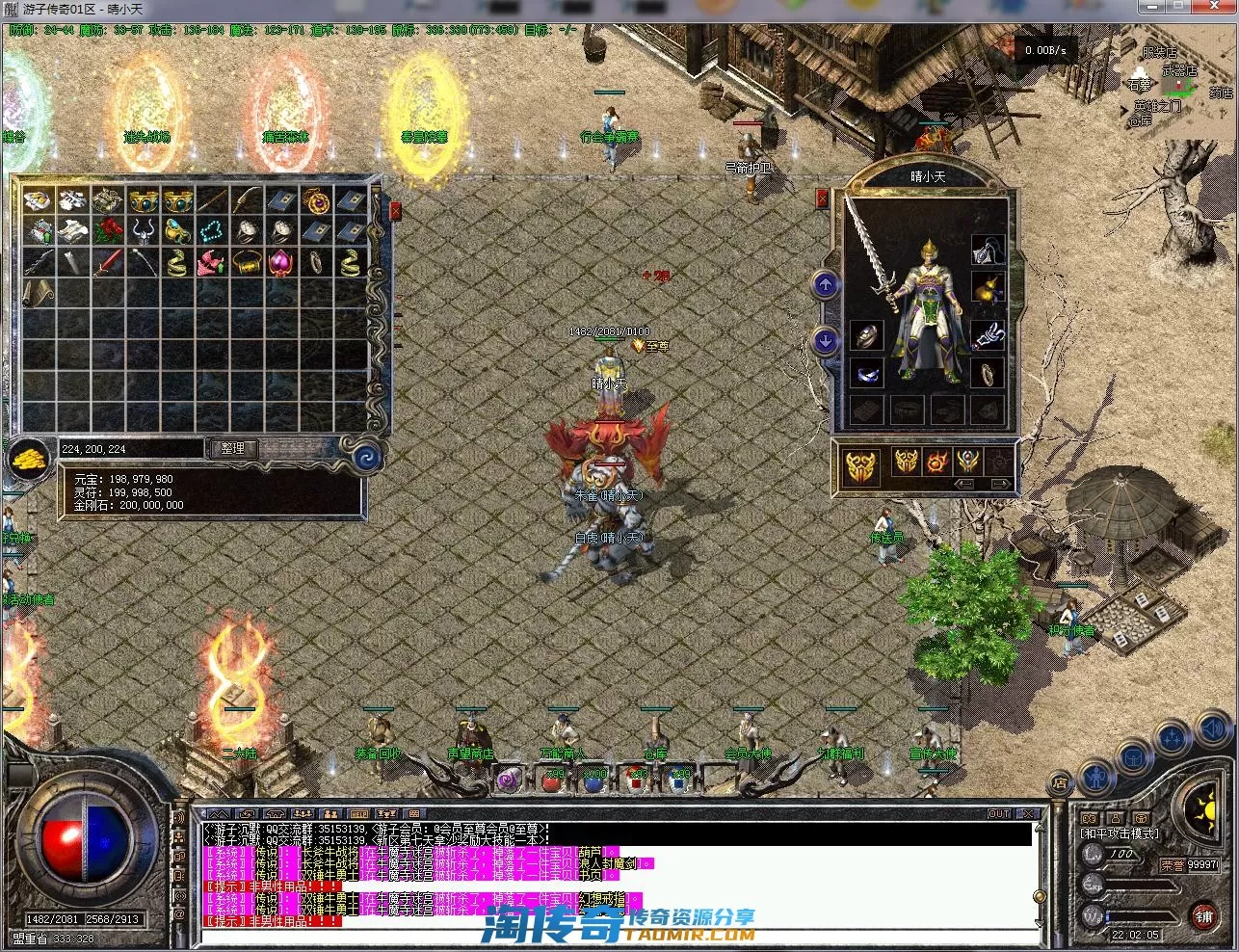Click the OUT button above the chat
1239x952 pixels.
[x=999, y=814]
